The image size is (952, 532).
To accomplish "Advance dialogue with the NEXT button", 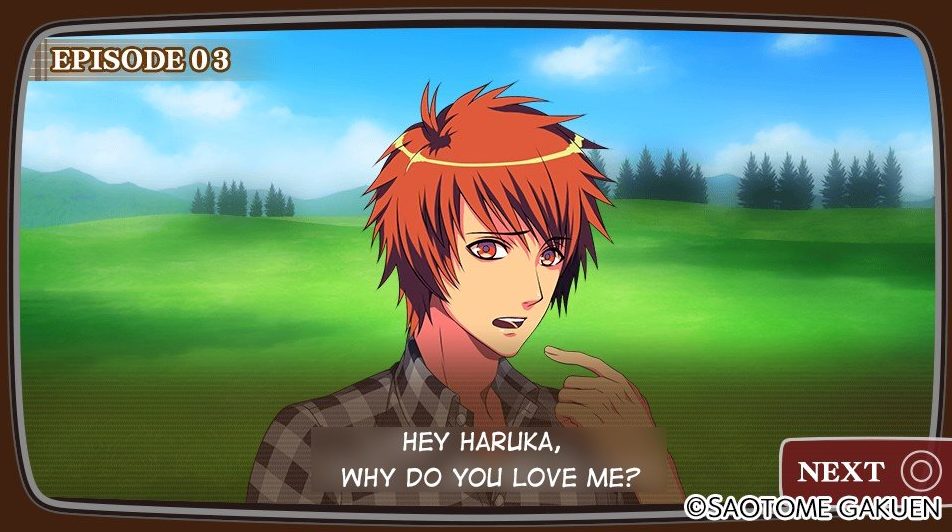I will 863,470.
